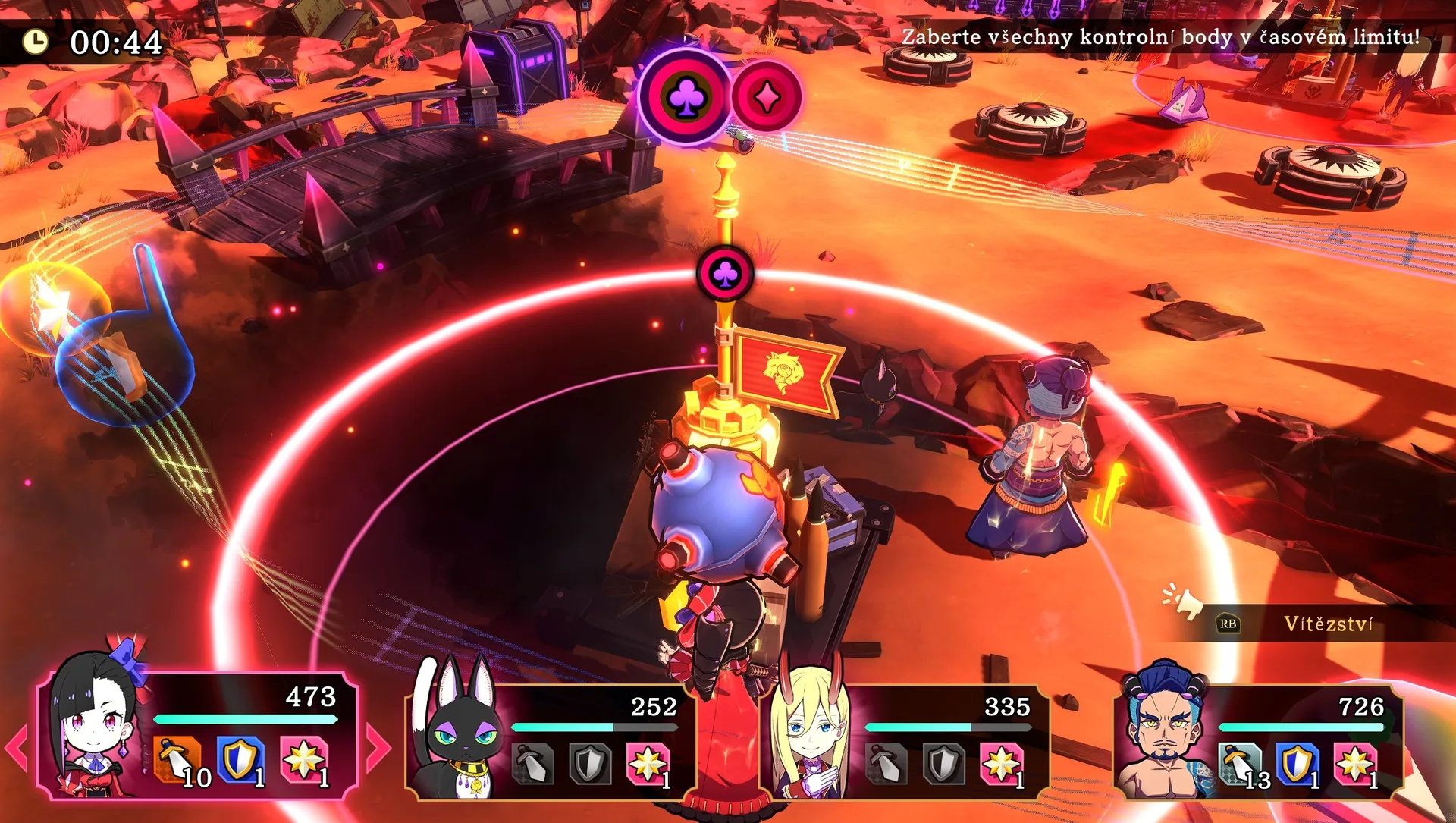Click the black-haired girl's blue shield icon
Image resolution: width=1456 pixels, height=823 pixels.
pos(241,759)
